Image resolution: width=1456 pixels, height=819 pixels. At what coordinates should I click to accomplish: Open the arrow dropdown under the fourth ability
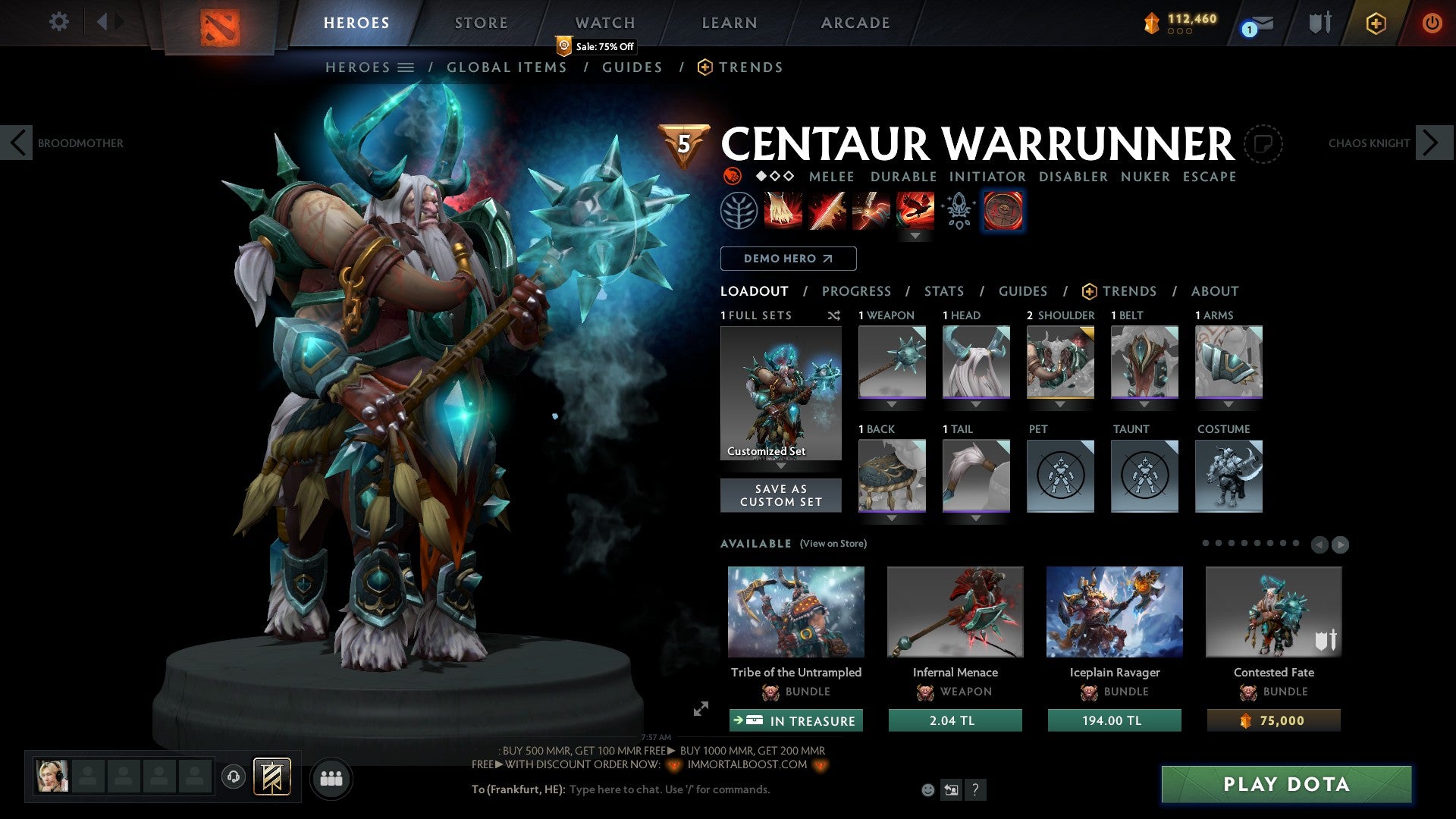[917, 236]
